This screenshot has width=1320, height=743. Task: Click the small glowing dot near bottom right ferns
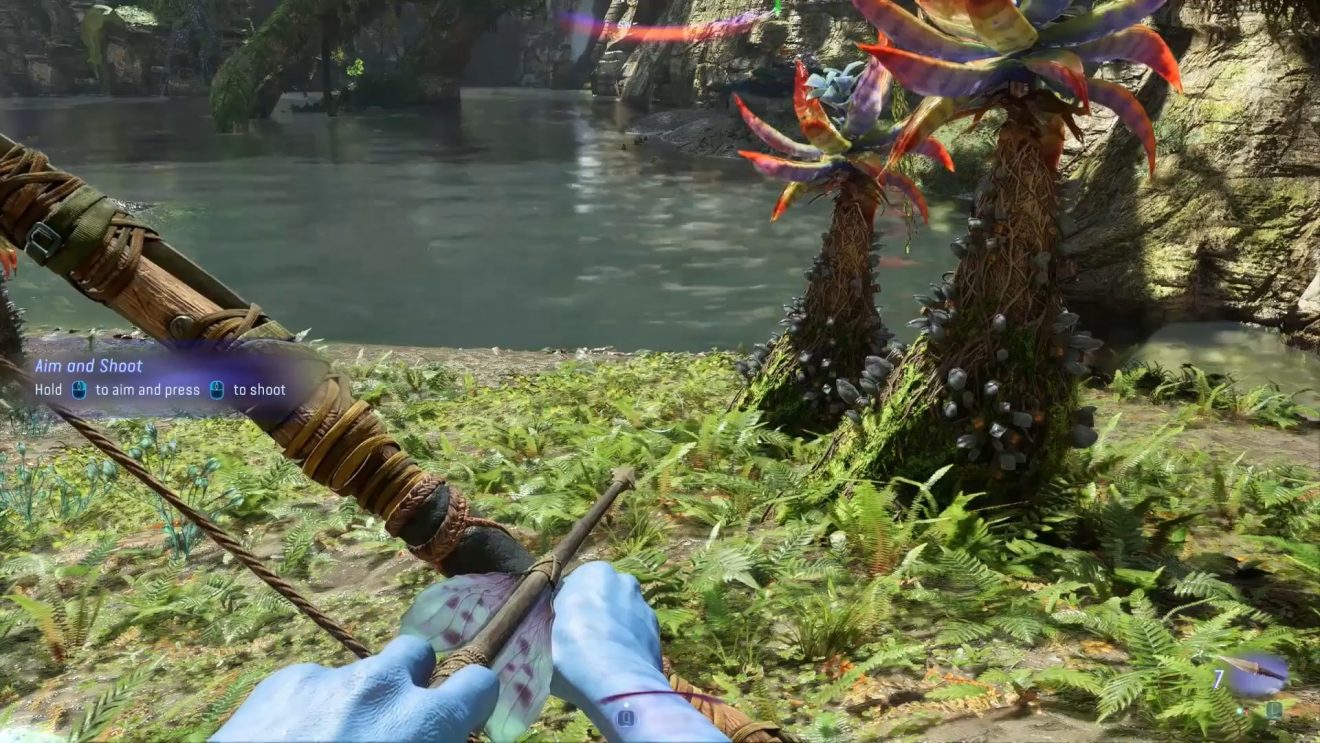(1240, 710)
